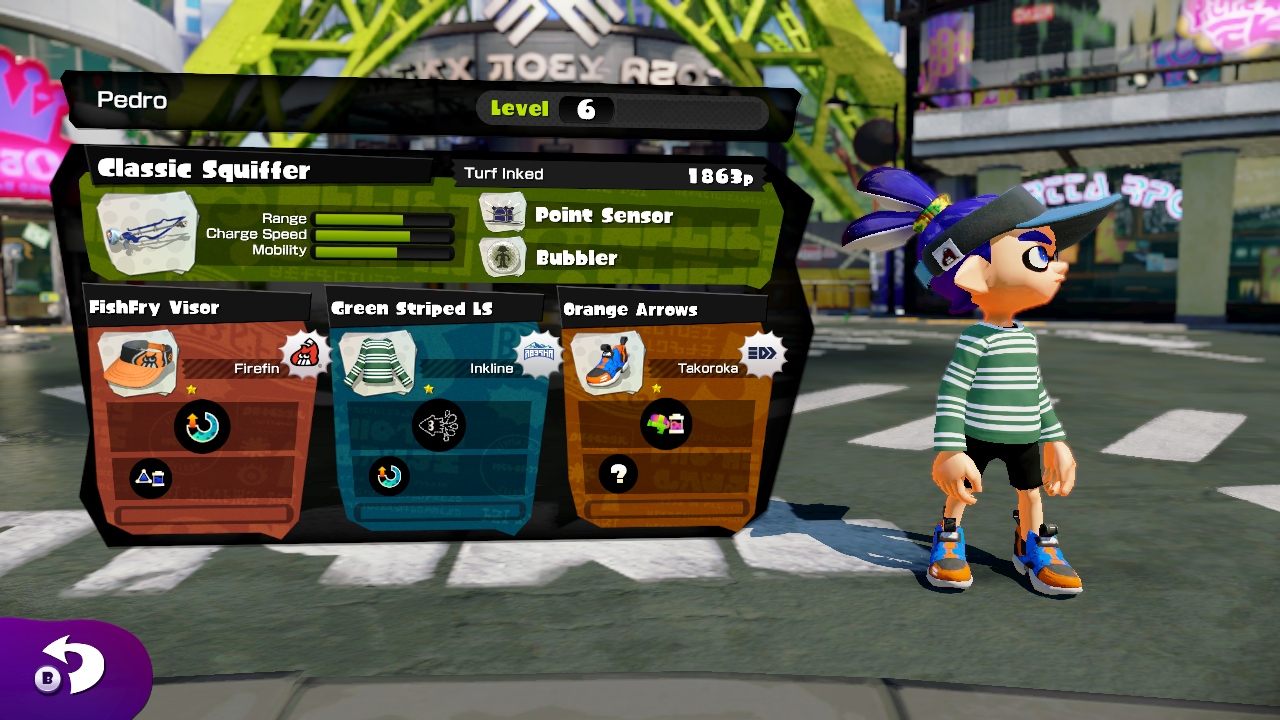The width and height of the screenshot is (1280, 720).
Task: Select the Point Sensor sub weapon icon
Action: [x=502, y=214]
